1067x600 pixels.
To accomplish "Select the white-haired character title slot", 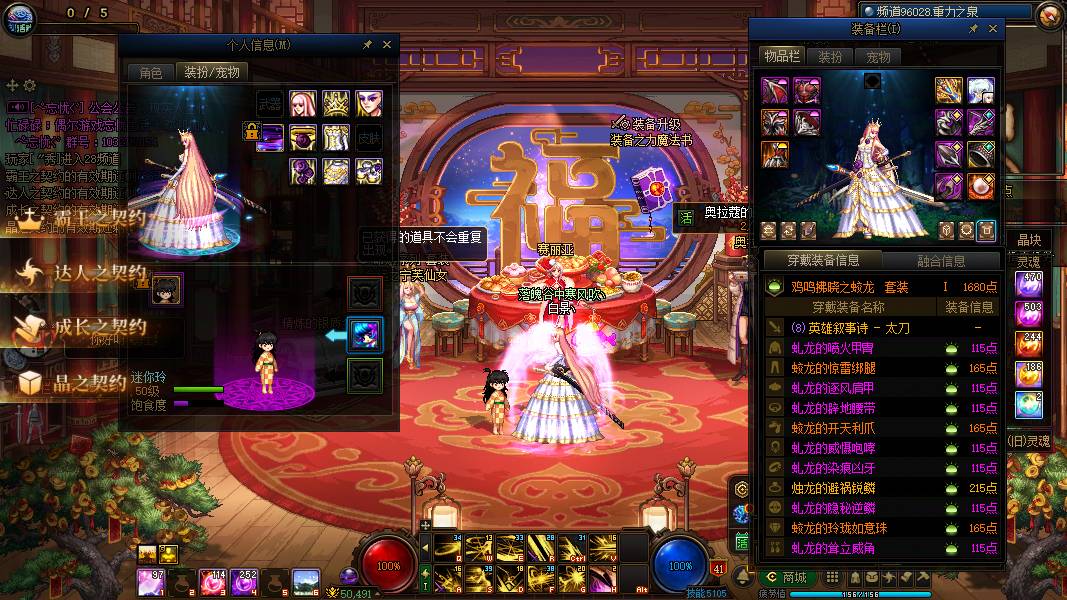I will 982,90.
